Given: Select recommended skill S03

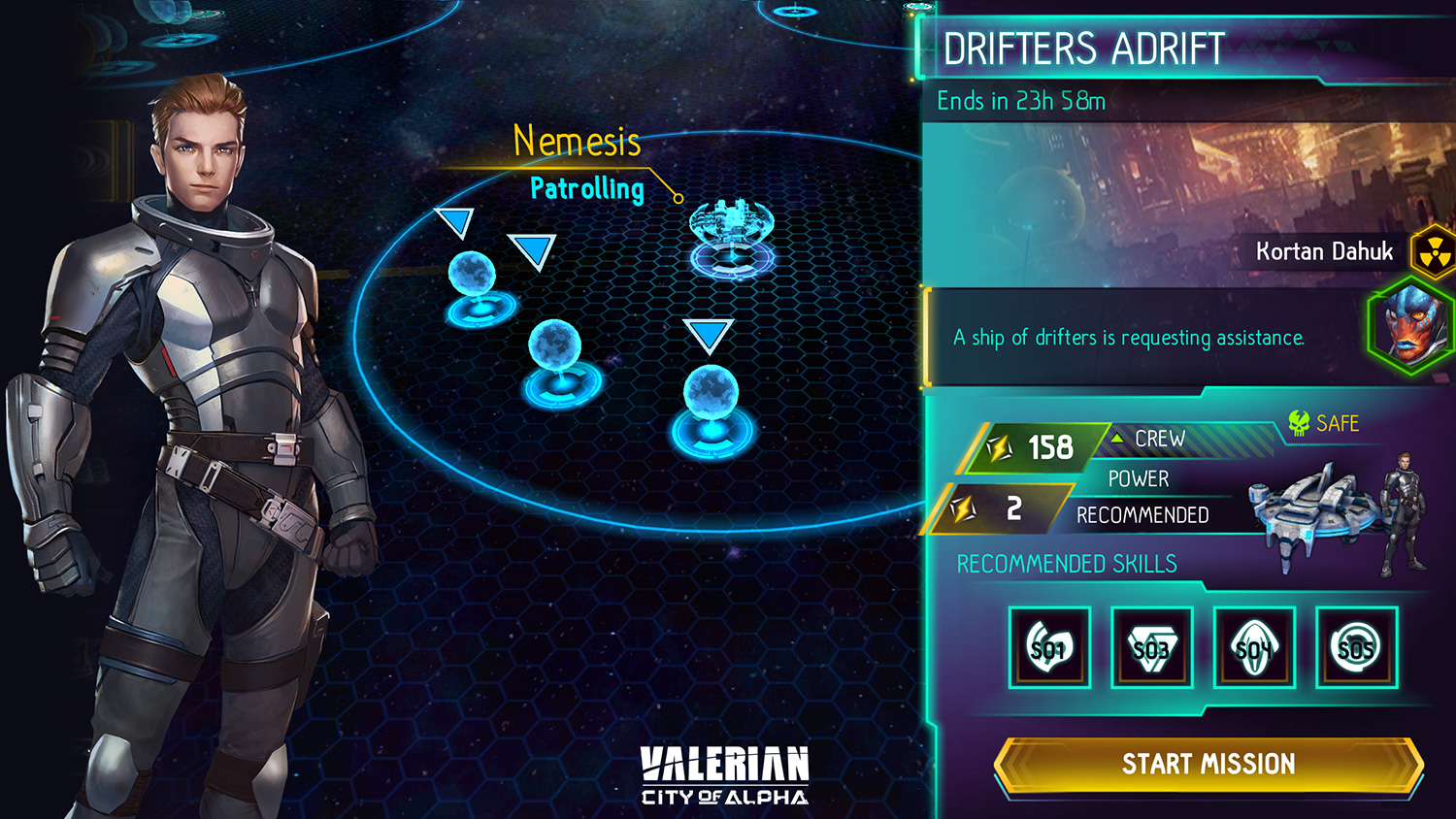Looking at the screenshot, I should click(x=1151, y=647).
